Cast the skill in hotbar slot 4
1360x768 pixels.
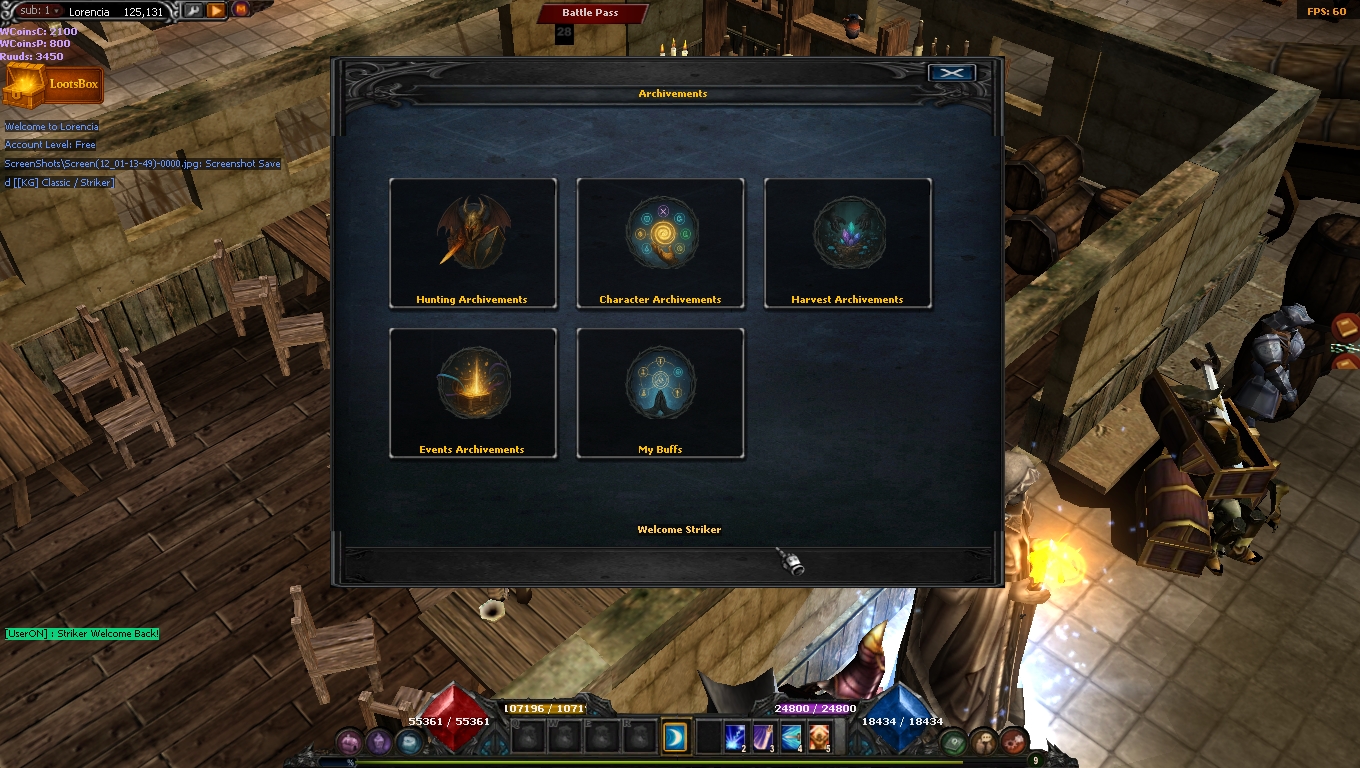(792, 738)
